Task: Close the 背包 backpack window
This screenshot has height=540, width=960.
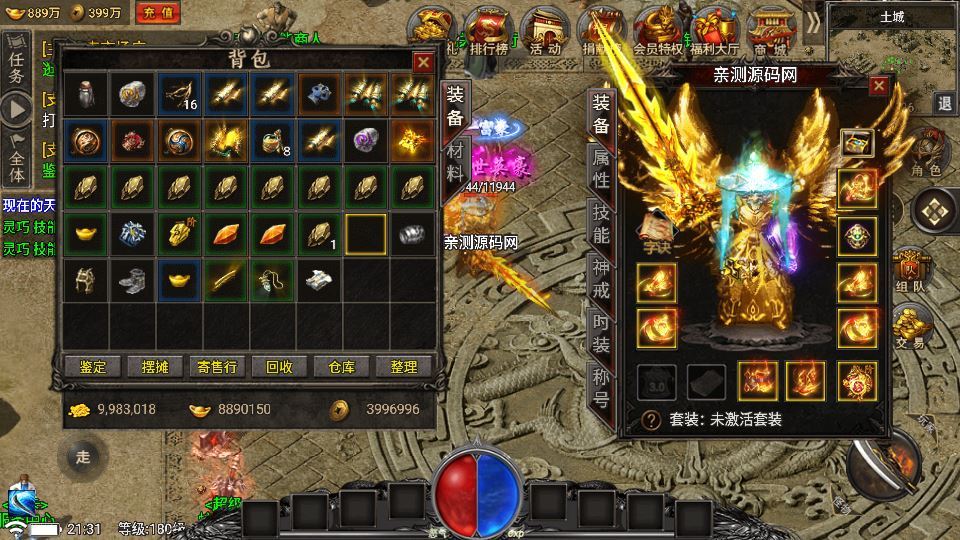Action: [x=423, y=62]
